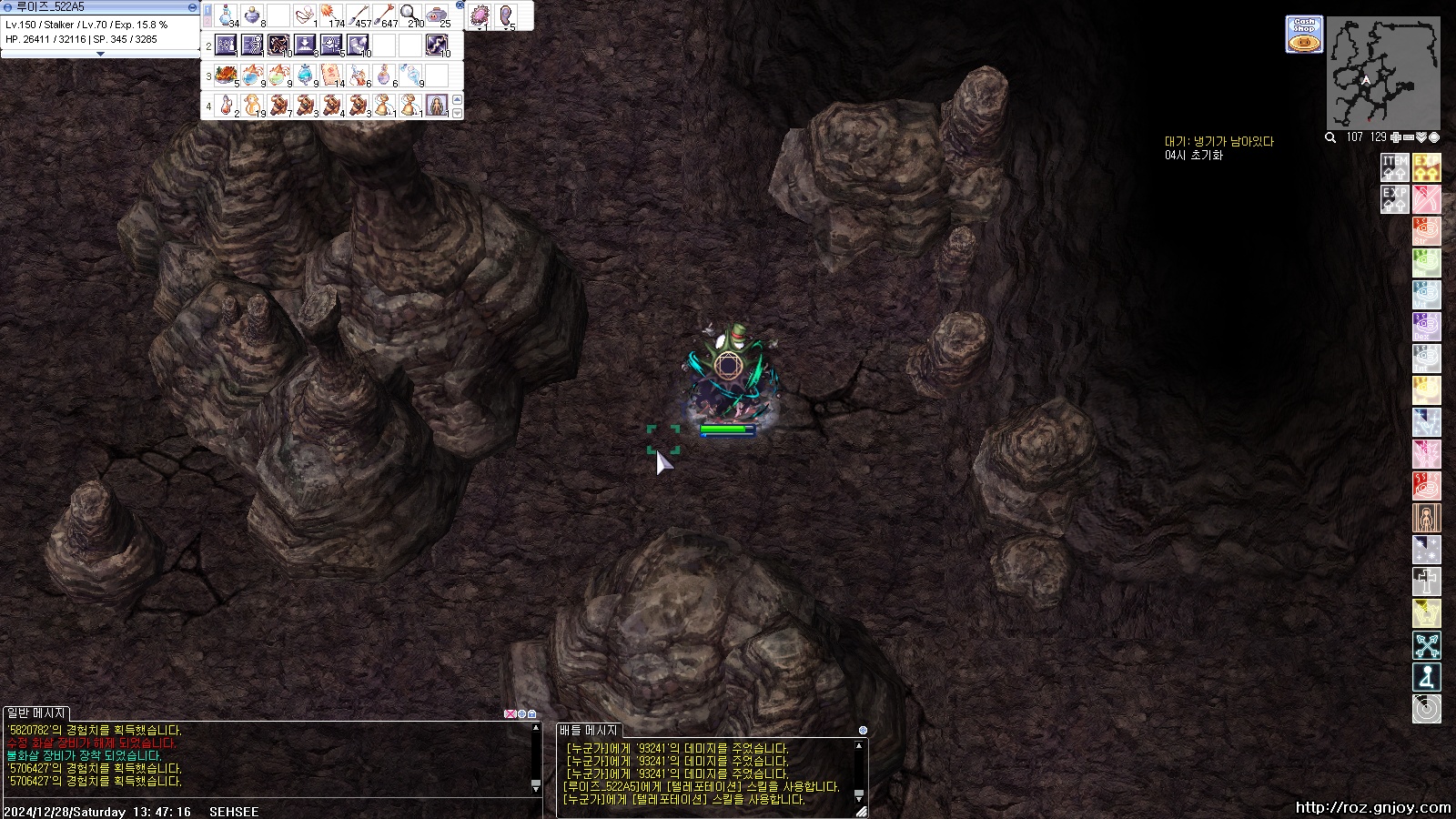This screenshot has width=1456, height=819.
Task: Zoom out the minimap with minus button
Action: click(1409, 137)
